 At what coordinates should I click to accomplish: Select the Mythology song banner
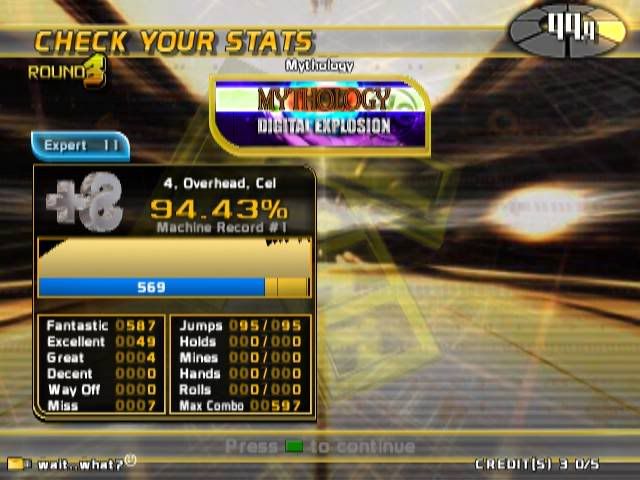tap(323, 112)
